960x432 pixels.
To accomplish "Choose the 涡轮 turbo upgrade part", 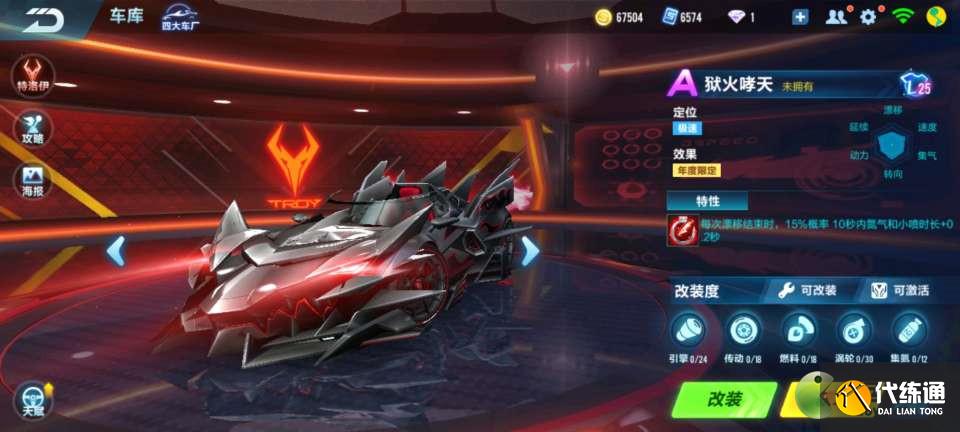I will coord(852,330).
